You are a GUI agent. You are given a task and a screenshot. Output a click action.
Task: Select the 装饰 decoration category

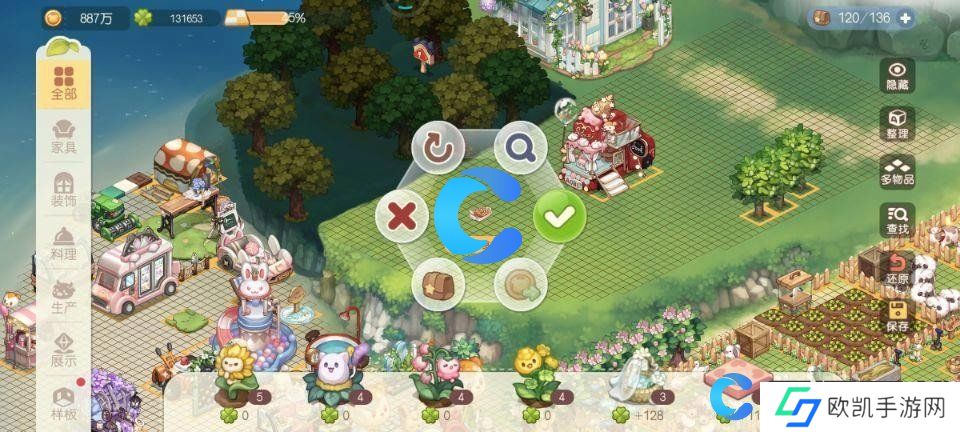[64, 190]
